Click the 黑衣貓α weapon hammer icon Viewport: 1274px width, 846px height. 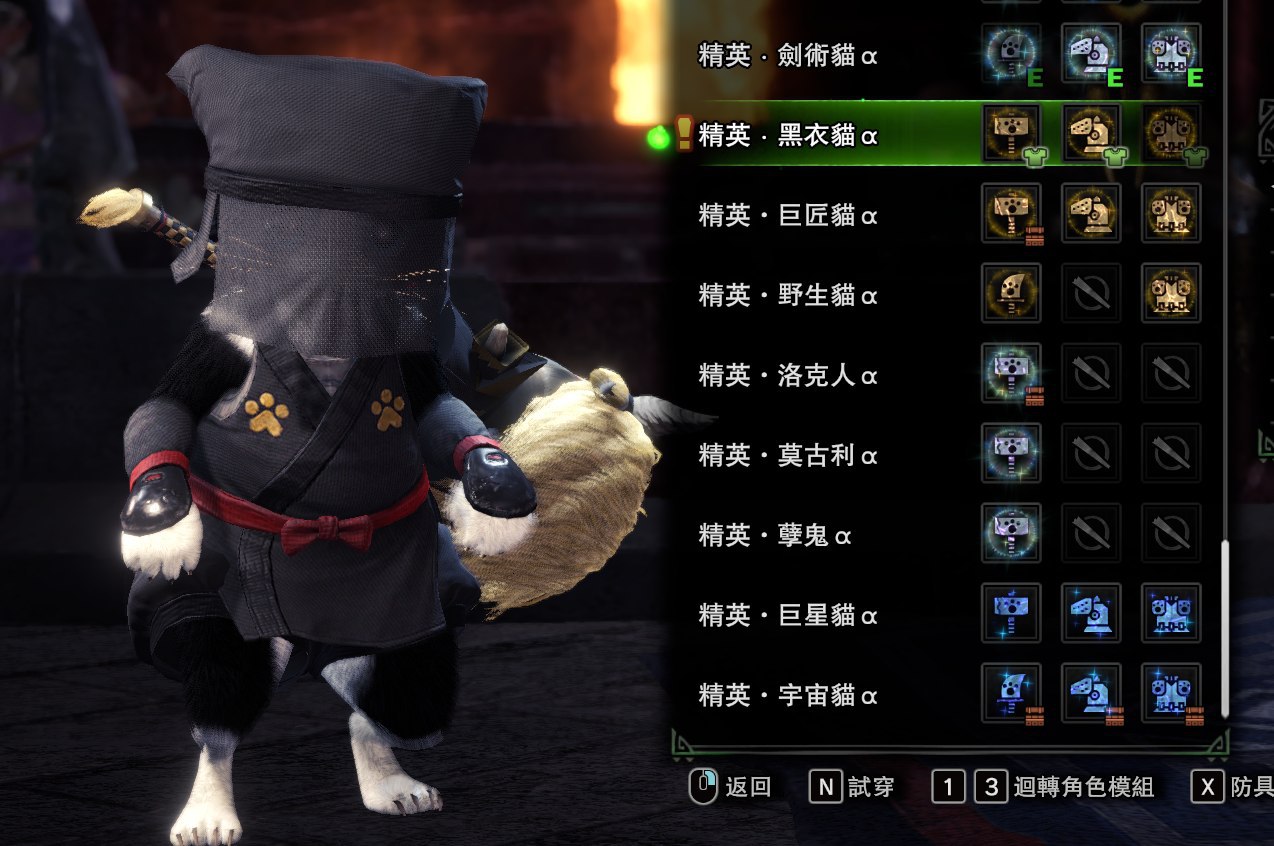(x=1011, y=133)
